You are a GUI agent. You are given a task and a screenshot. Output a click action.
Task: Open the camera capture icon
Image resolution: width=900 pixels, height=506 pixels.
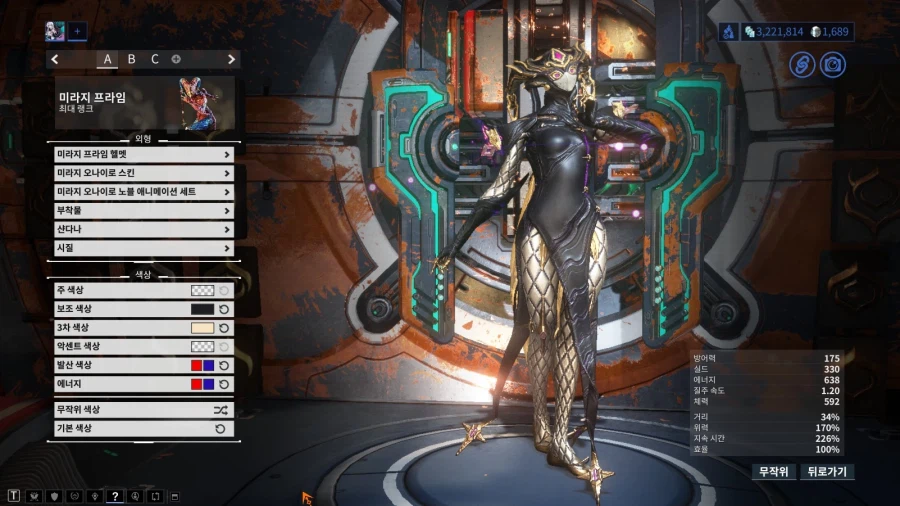831,65
